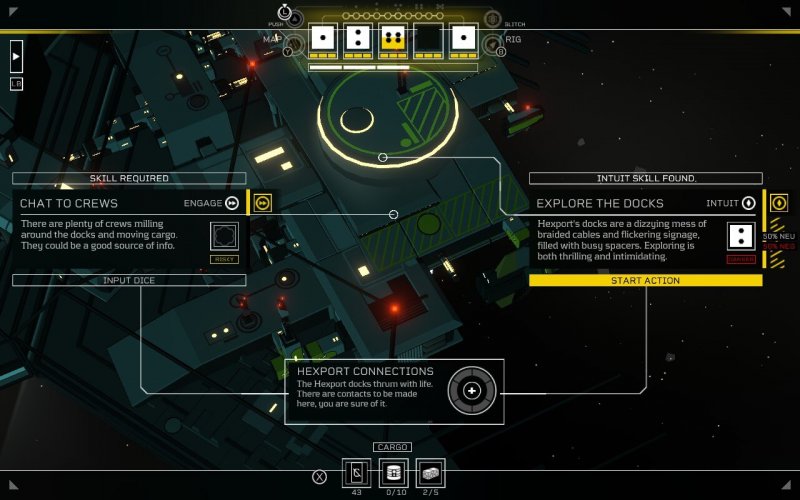Click the Engage skill icon on Chat to Crews

232,203
